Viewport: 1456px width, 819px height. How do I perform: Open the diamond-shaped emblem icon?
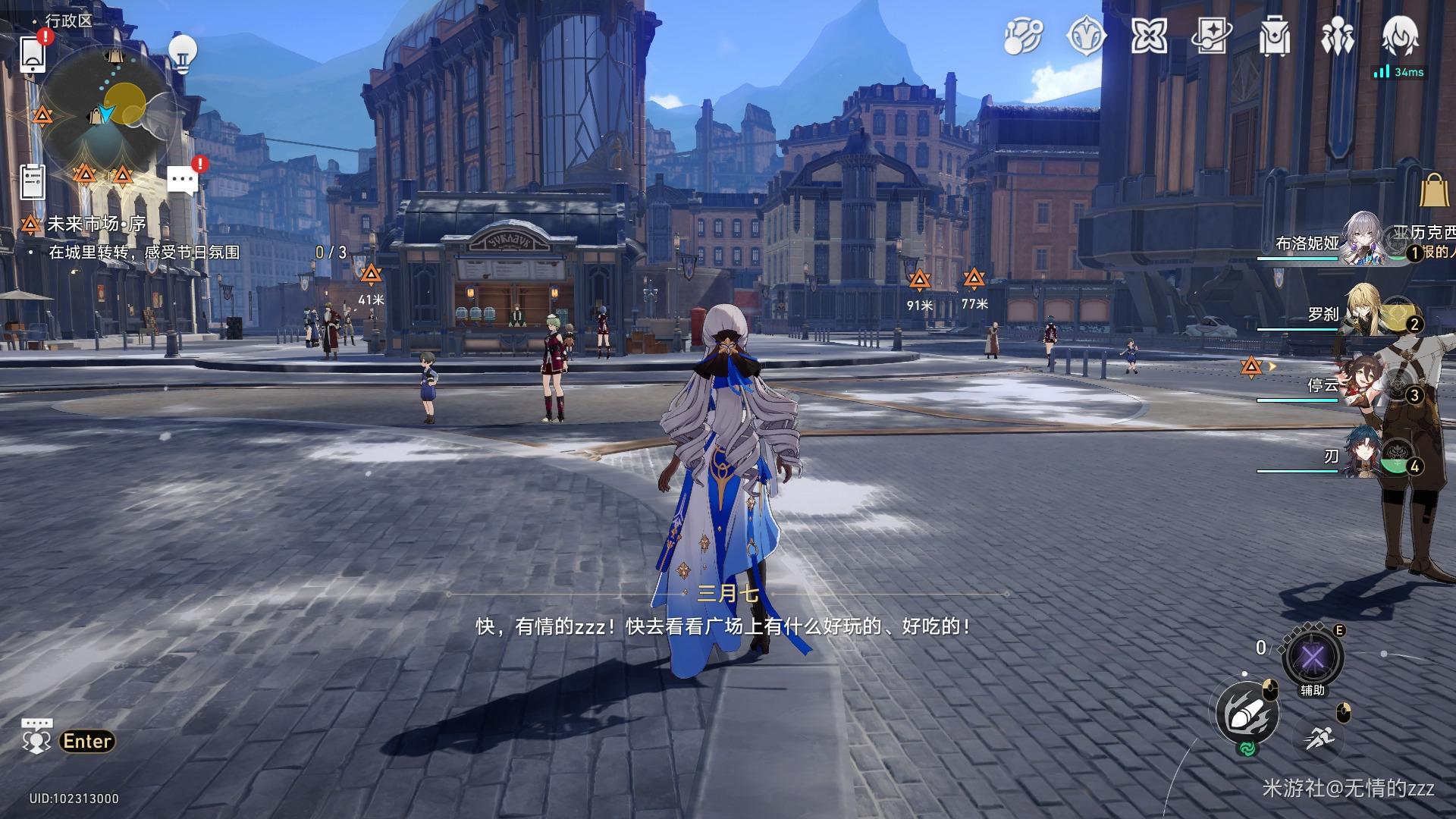1086,36
